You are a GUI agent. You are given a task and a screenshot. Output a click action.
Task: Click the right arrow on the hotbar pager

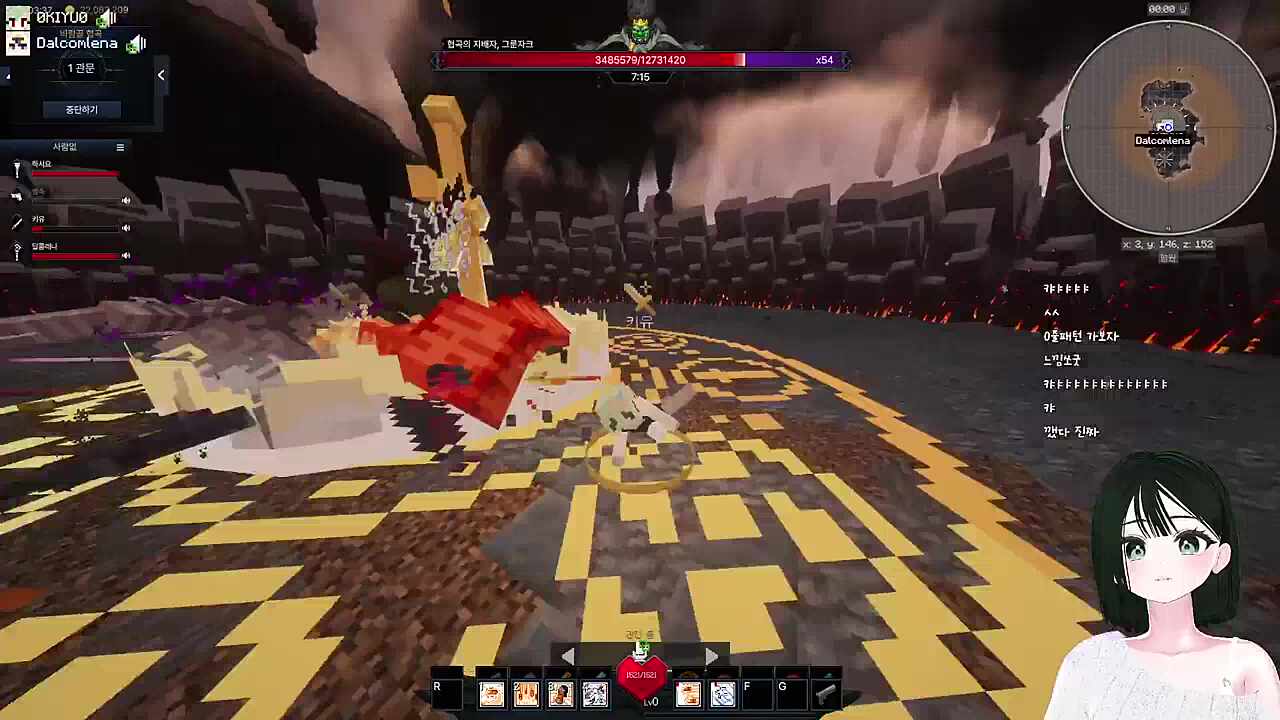click(711, 655)
